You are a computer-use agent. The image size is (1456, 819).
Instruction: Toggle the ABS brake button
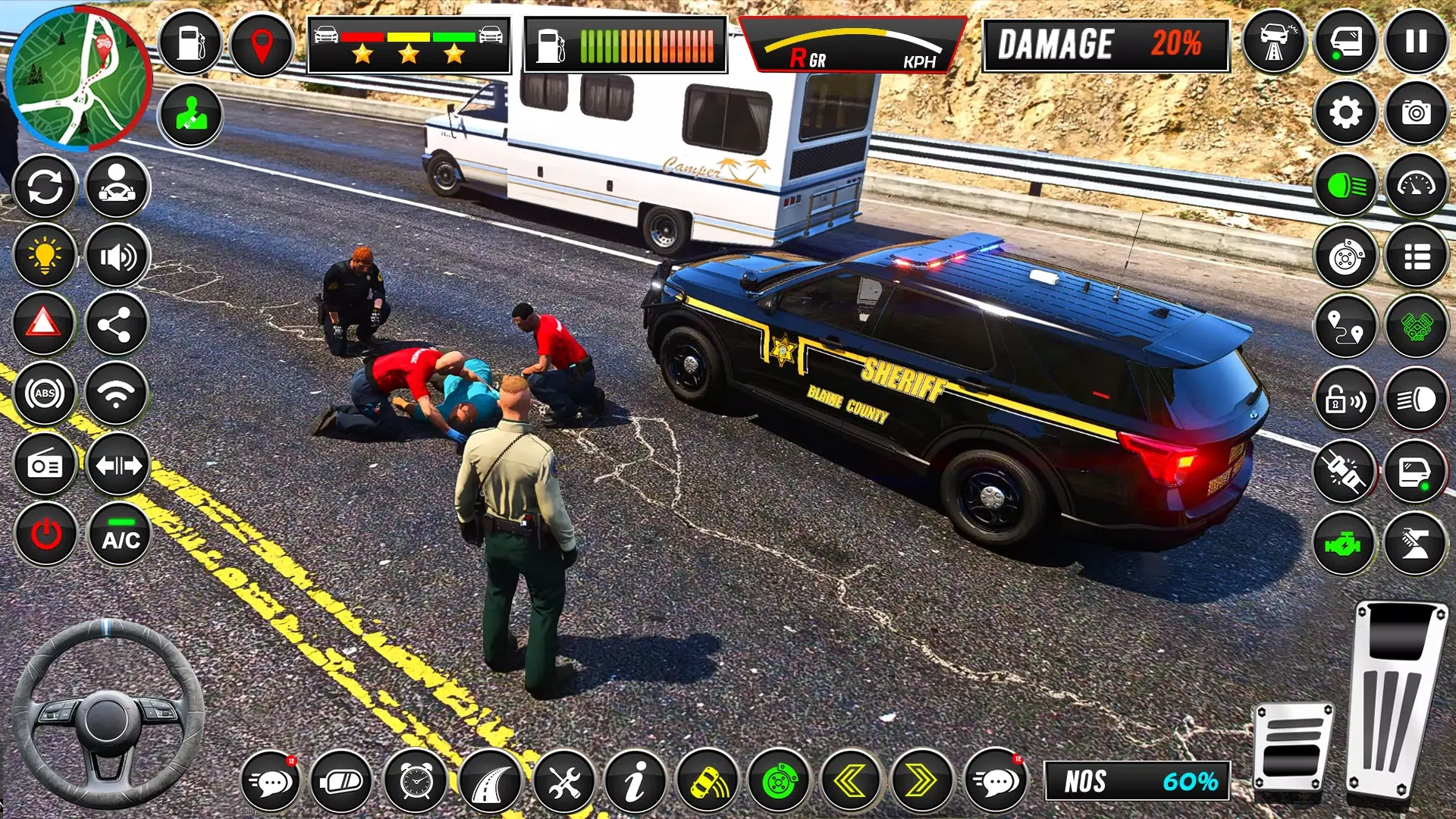[45, 394]
